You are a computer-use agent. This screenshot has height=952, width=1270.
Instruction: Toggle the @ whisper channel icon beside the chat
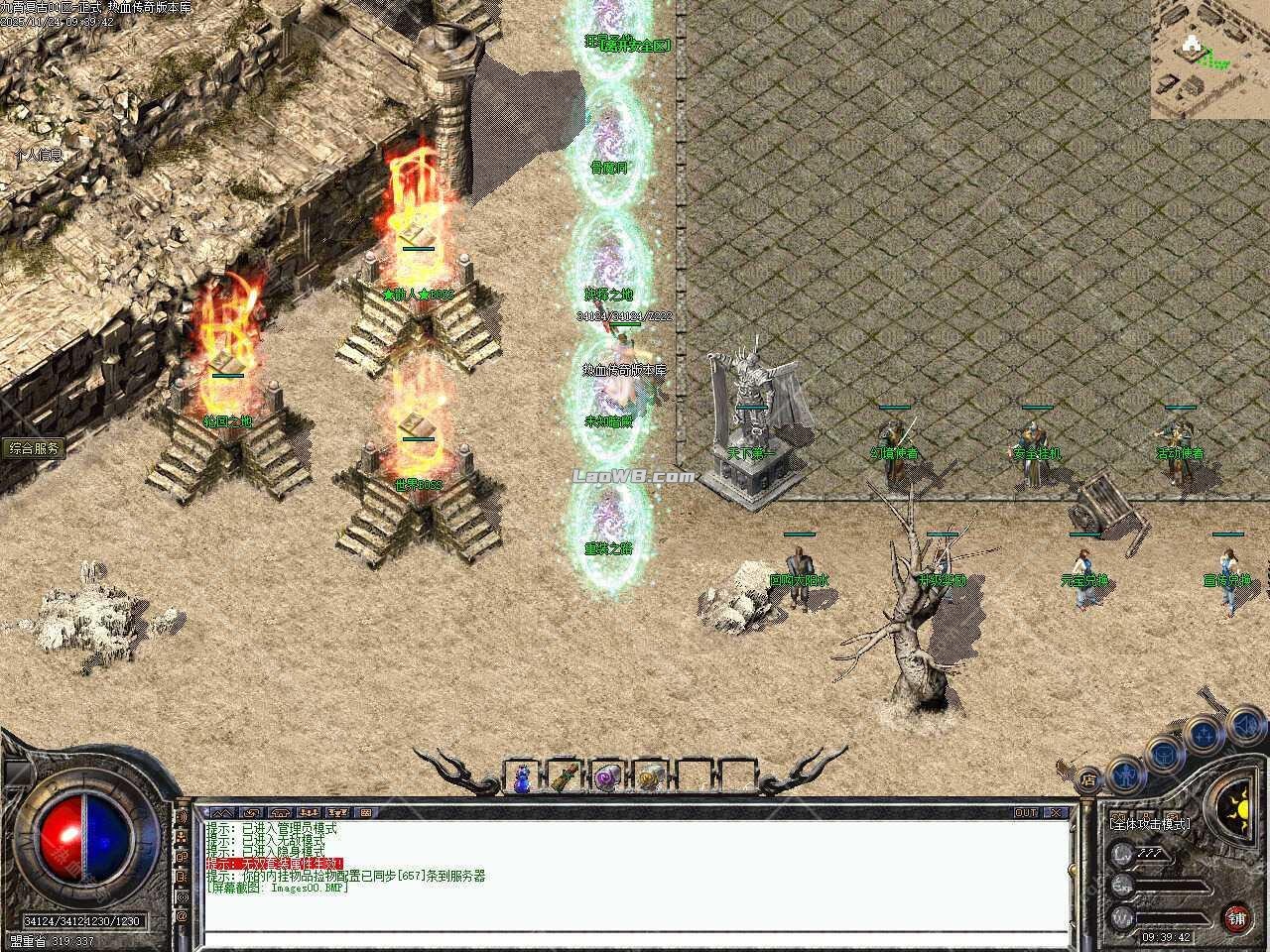(183, 914)
